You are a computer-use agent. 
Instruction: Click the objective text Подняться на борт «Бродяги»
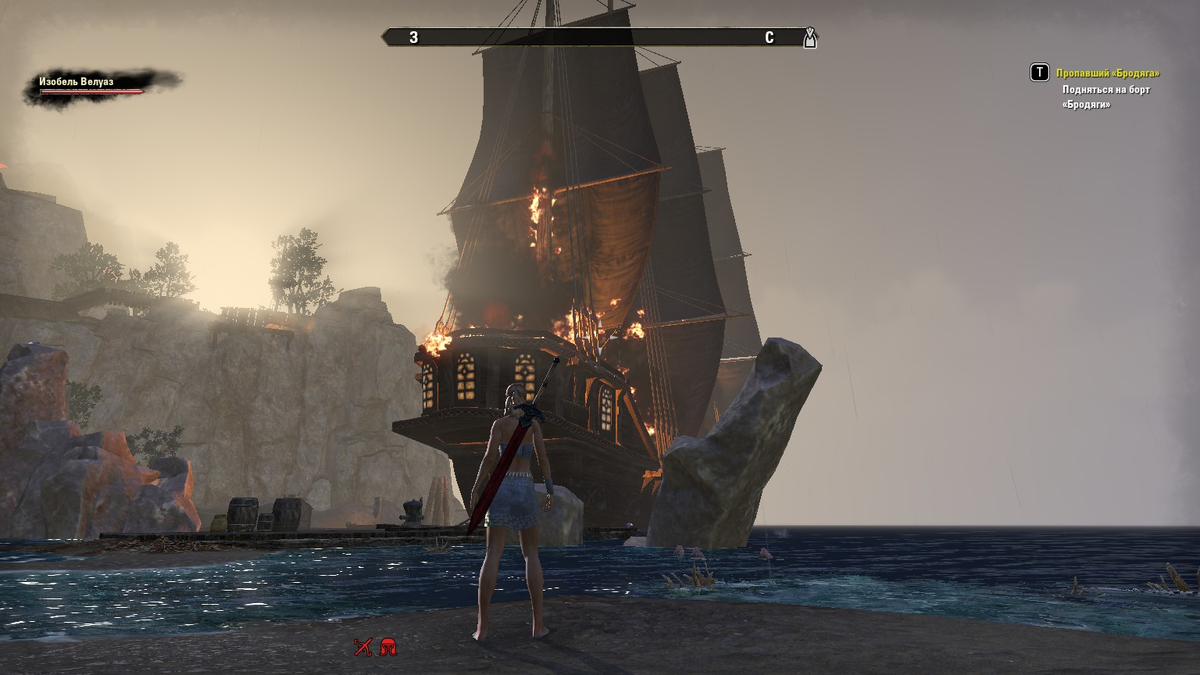coord(1106,97)
